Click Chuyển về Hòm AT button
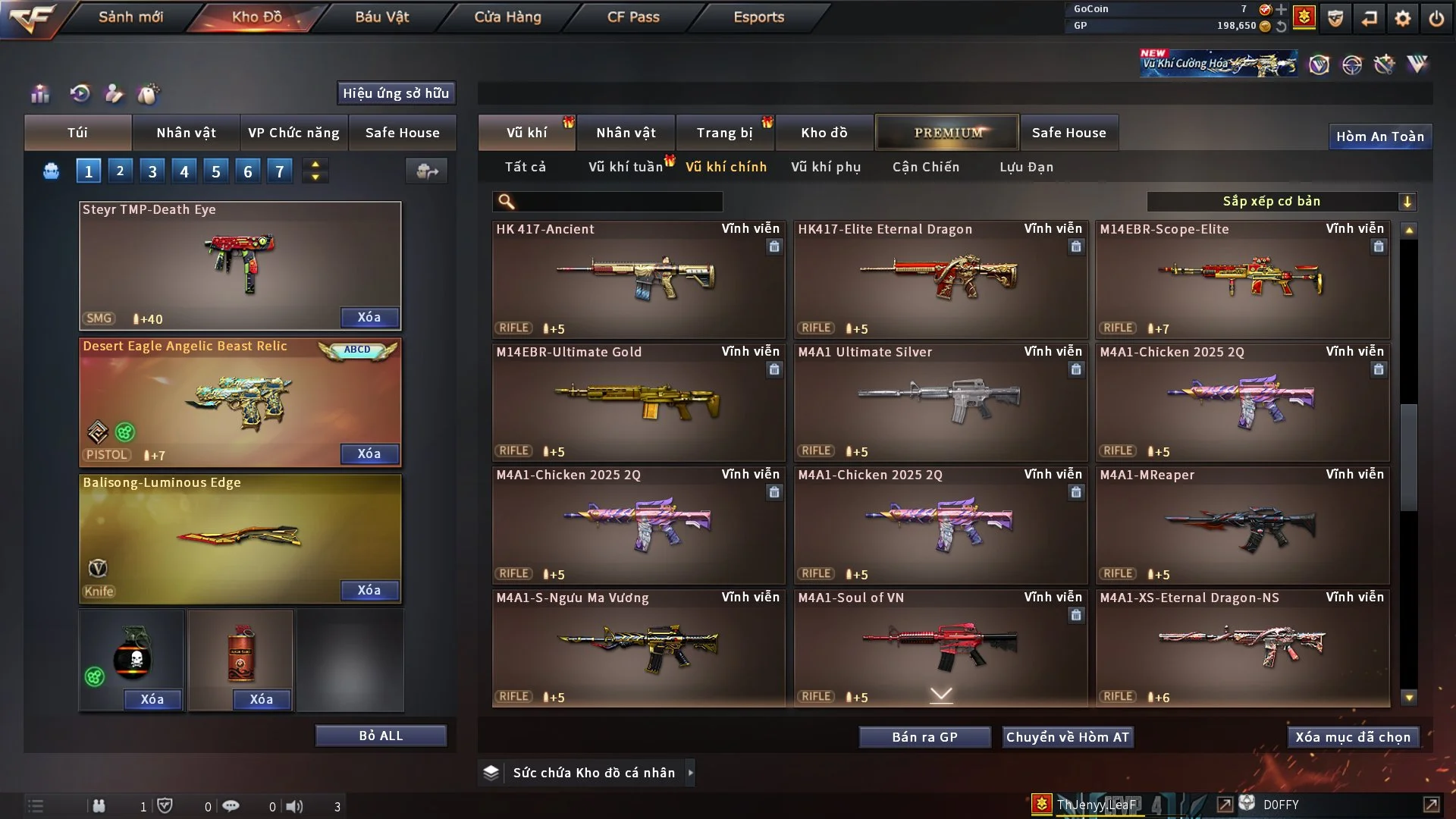Screen dimensions: 1456x819 (x=1067, y=737)
